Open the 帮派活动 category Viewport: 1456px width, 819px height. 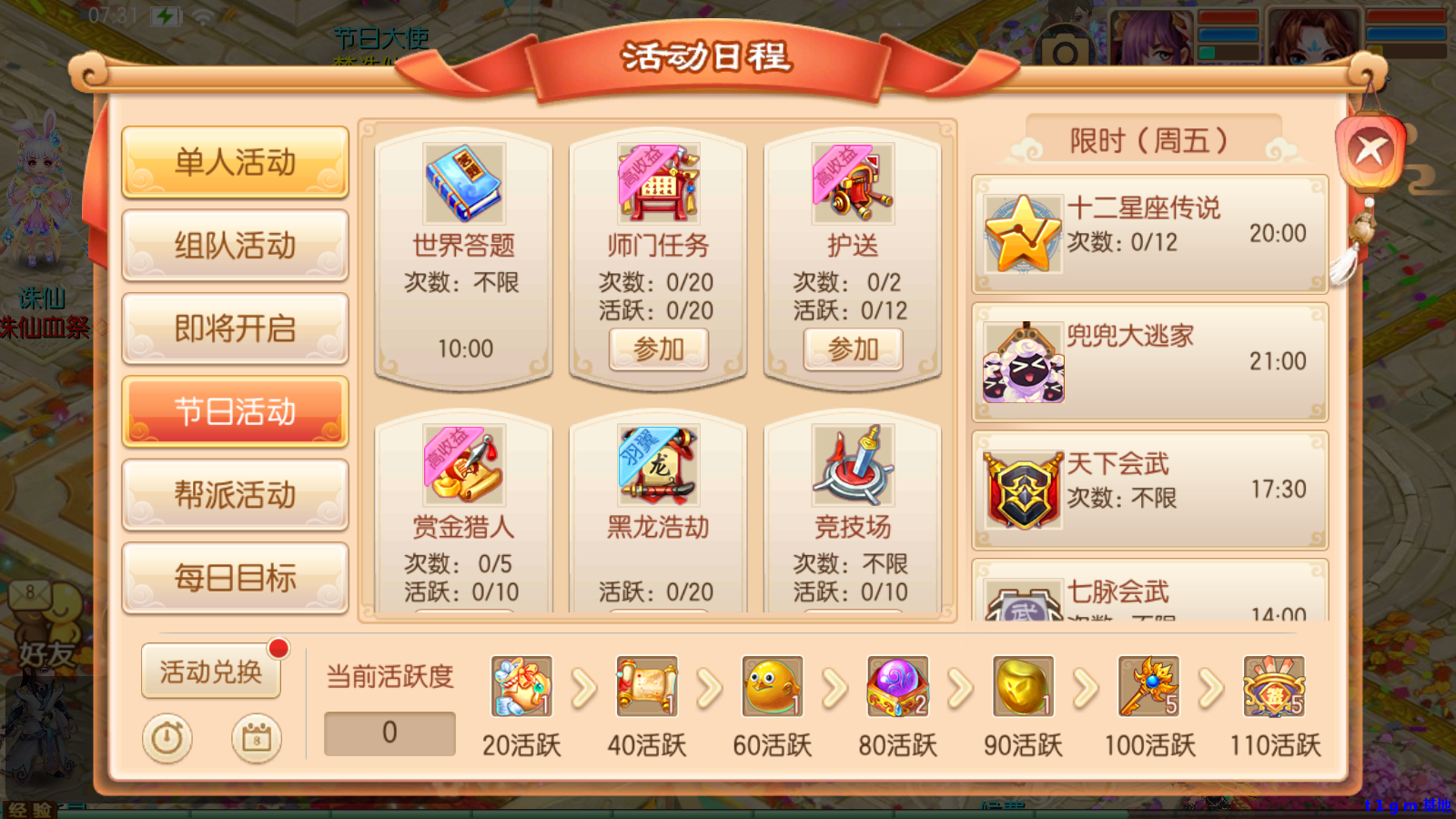[x=235, y=494]
